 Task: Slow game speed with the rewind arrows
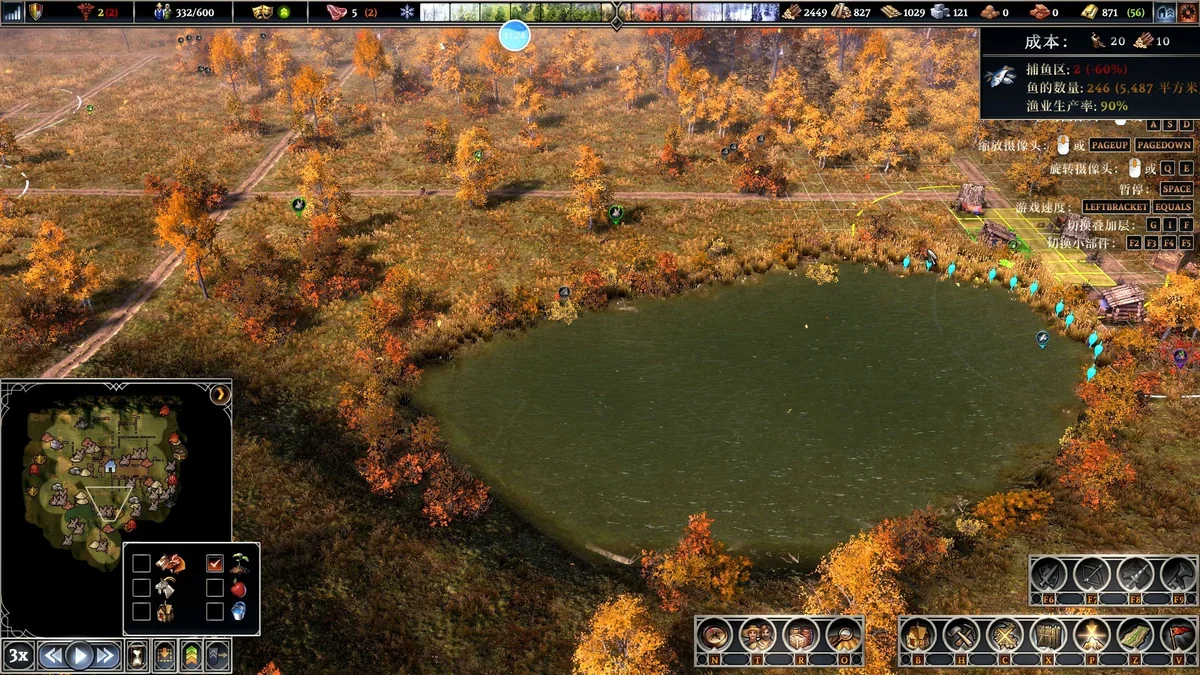click(52, 656)
